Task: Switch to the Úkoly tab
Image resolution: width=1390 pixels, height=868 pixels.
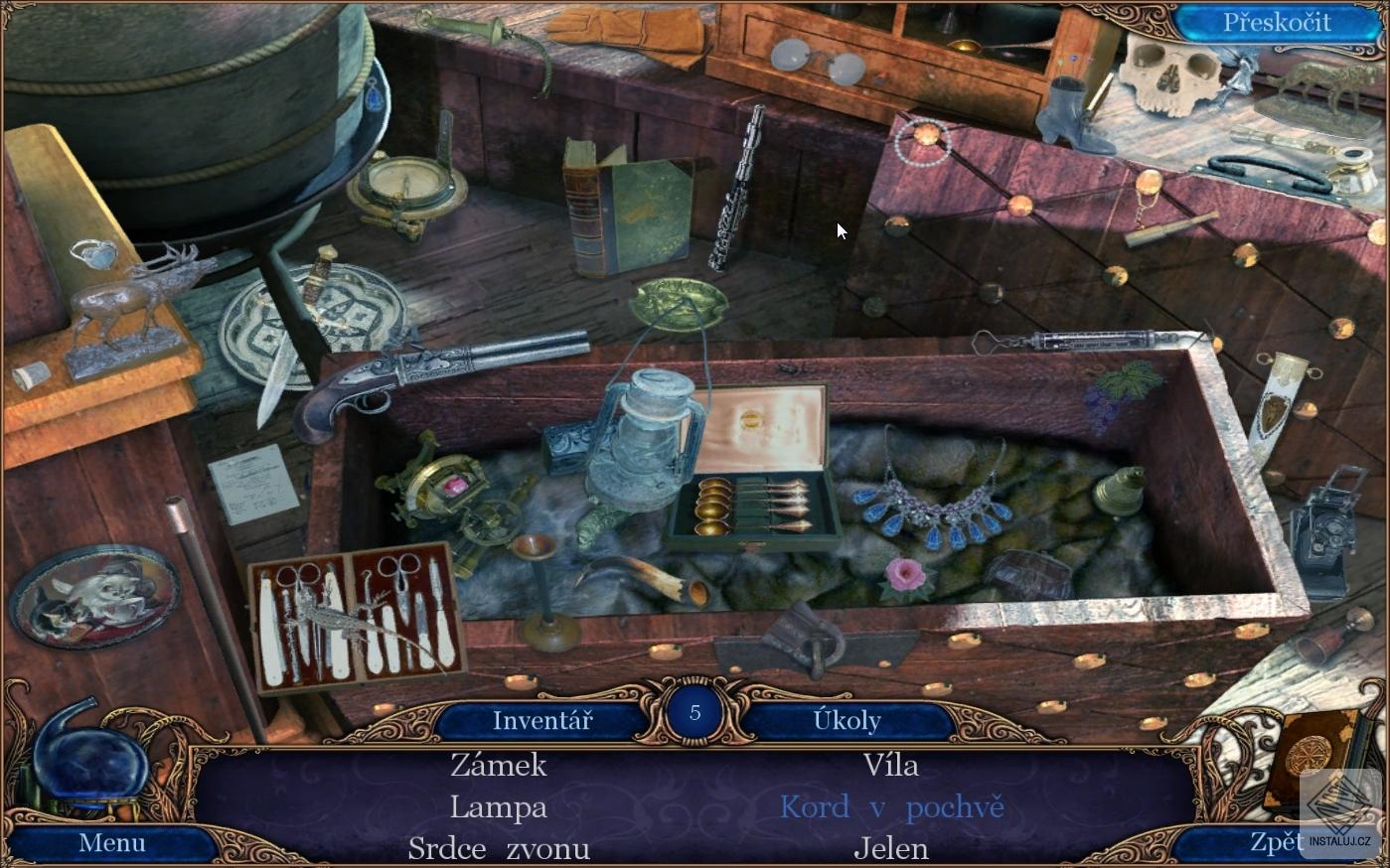Action: click(x=847, y=720)
